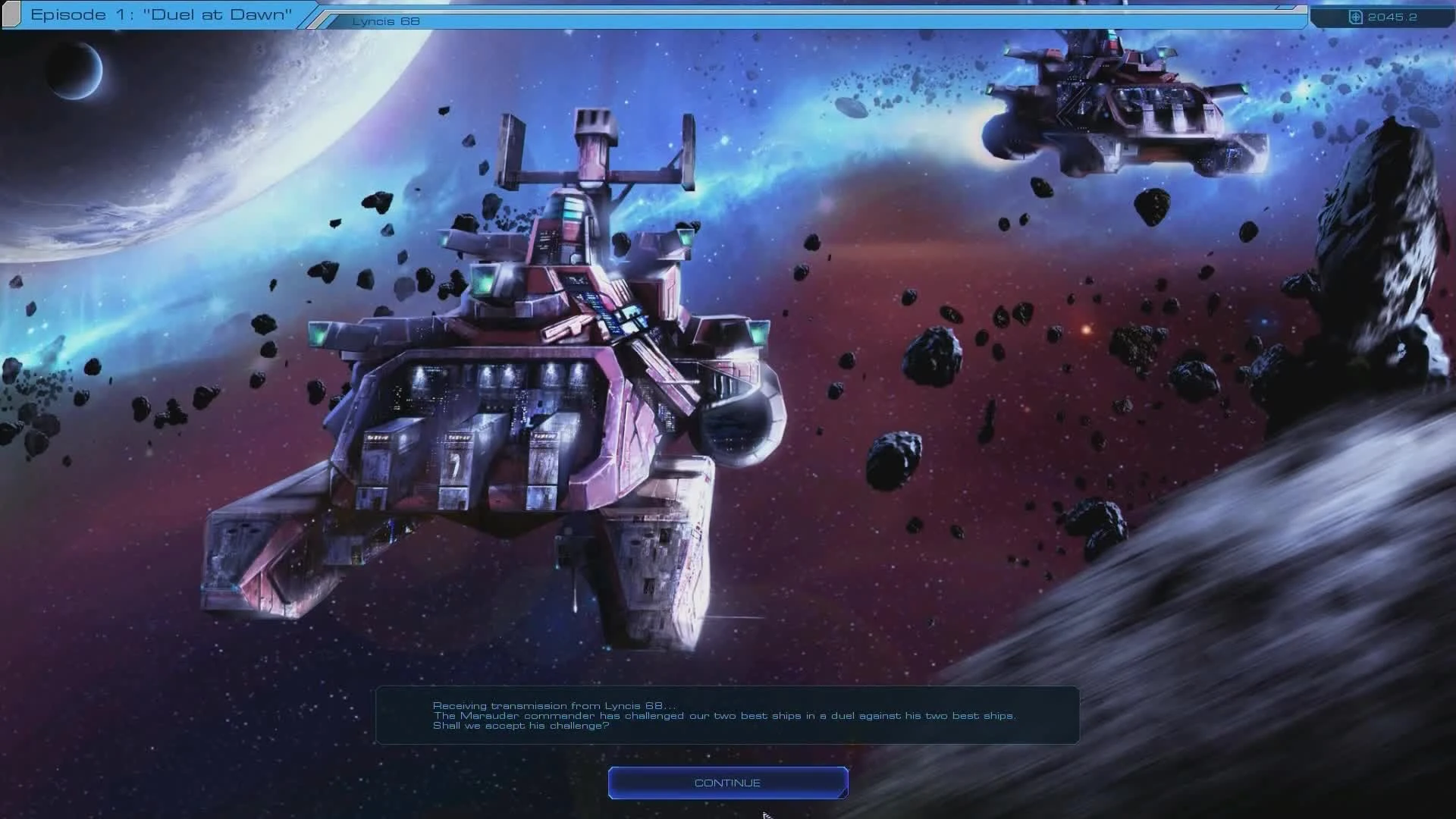Image resolution: width=1456 pixels, height=819 pixels.
Task: Select the small hexagonal icon top-left
Action: 12,13
